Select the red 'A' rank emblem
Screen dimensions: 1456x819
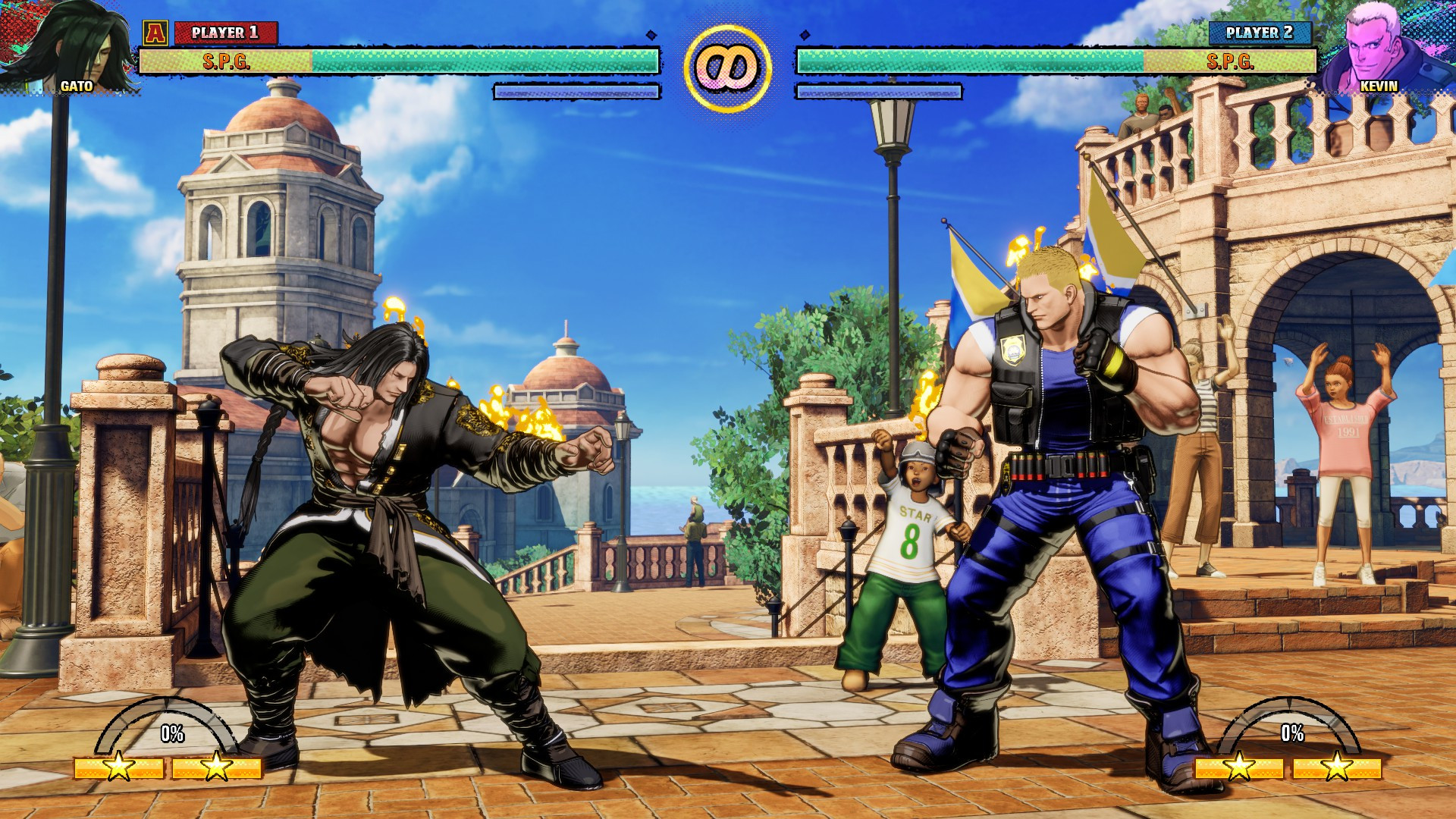point(155,32)
